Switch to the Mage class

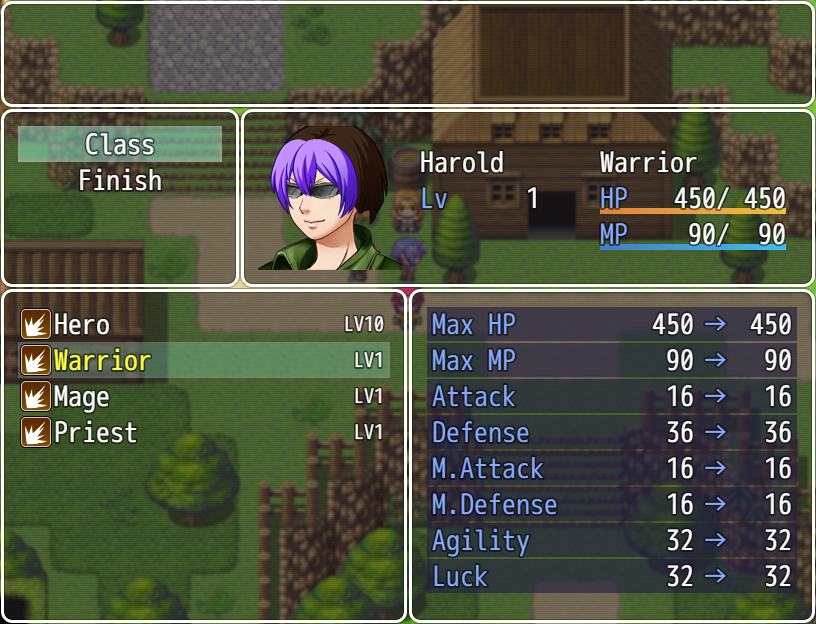[x=203, y=397]
